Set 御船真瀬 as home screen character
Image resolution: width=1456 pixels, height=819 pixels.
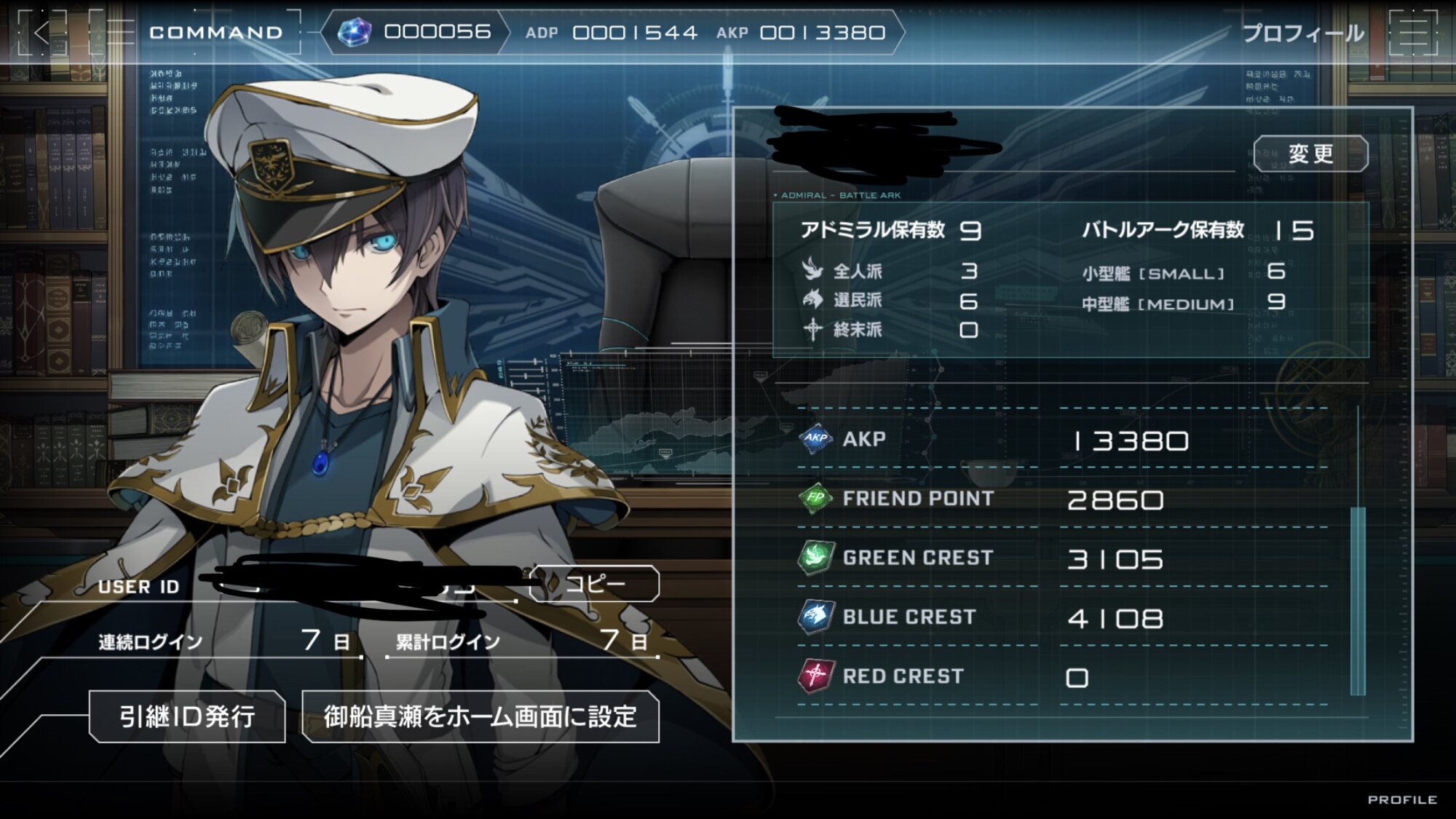point(480,716)
